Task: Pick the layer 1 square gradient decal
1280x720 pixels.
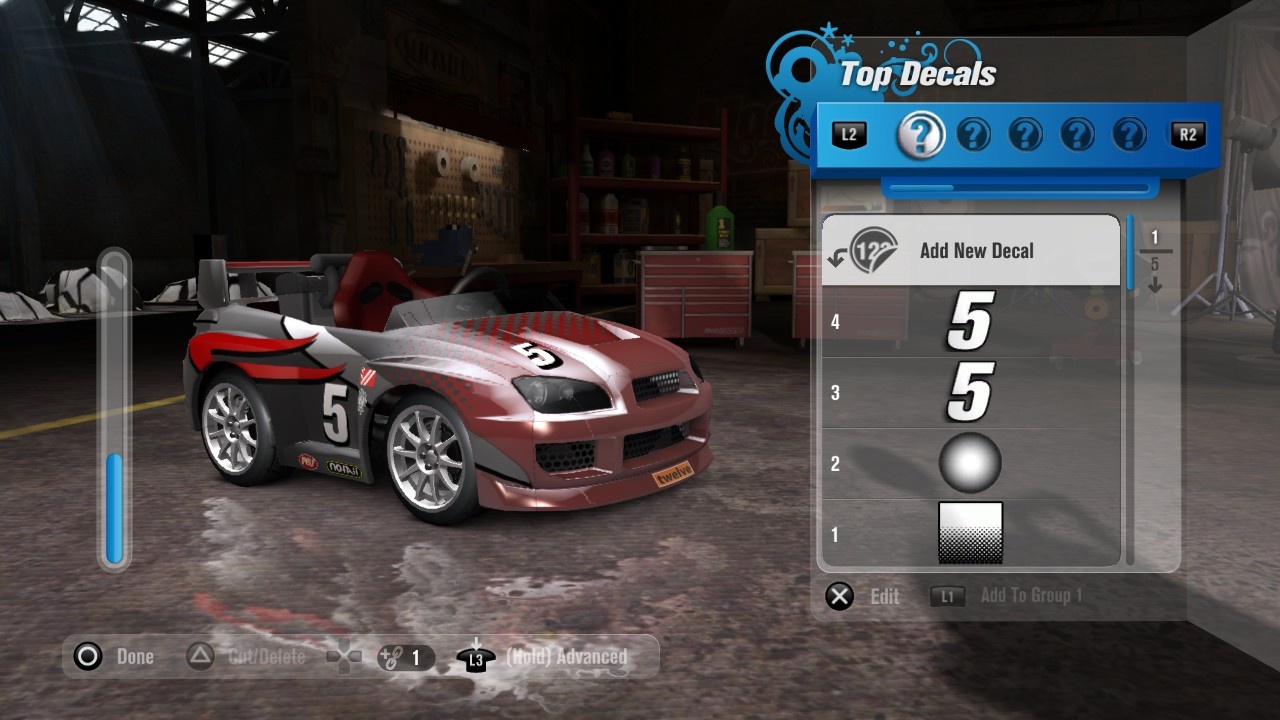Action: coord(970,533)
